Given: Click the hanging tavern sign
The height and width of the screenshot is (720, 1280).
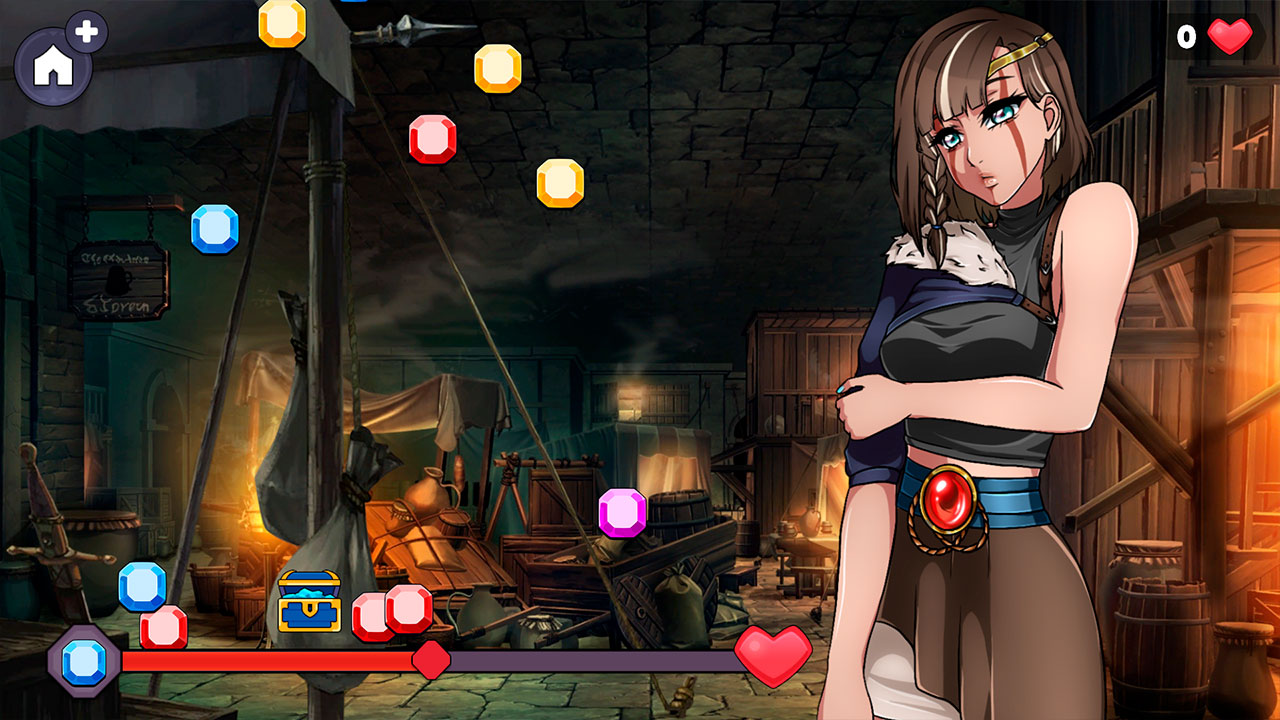Looking at the screenshot, I should point(118,280).
